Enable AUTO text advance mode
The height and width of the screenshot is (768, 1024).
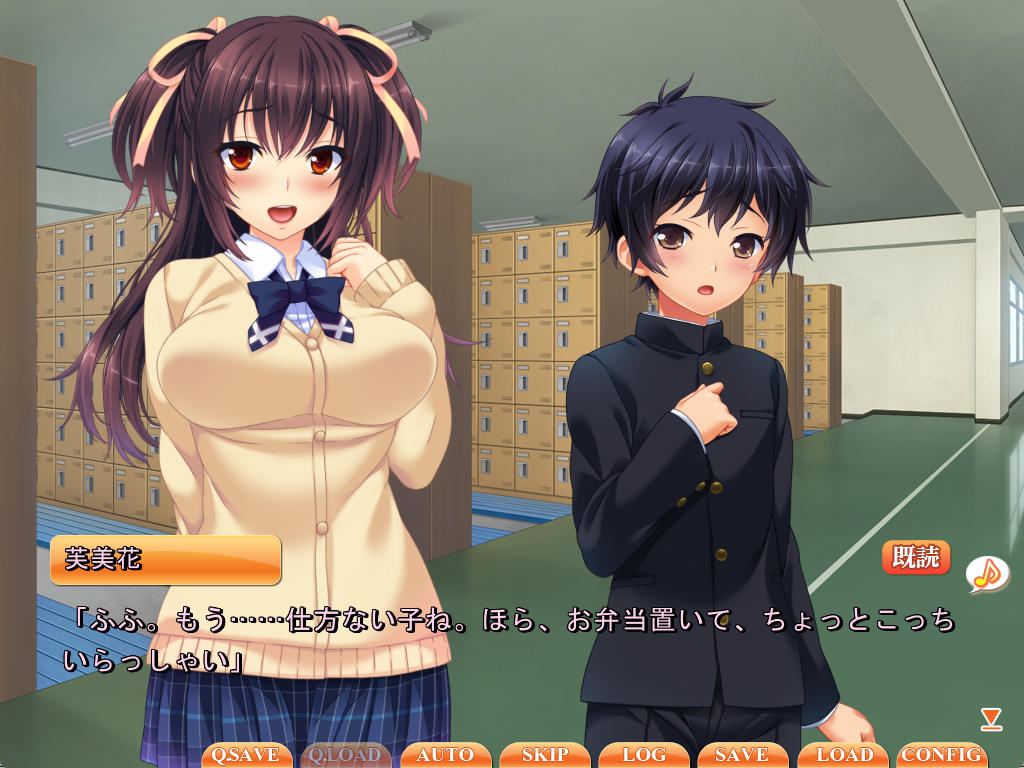tap(445, 755)
